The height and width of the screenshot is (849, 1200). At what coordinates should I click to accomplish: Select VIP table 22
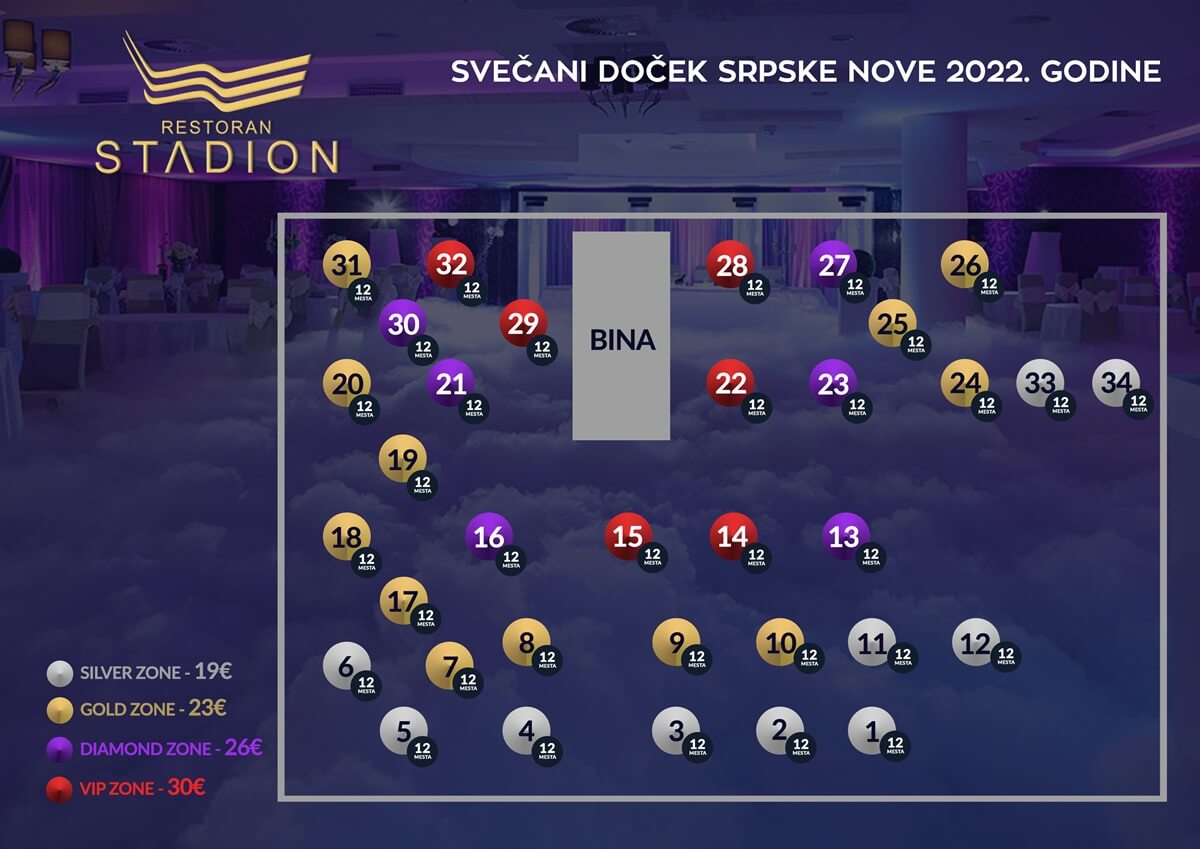coord(732,383)
